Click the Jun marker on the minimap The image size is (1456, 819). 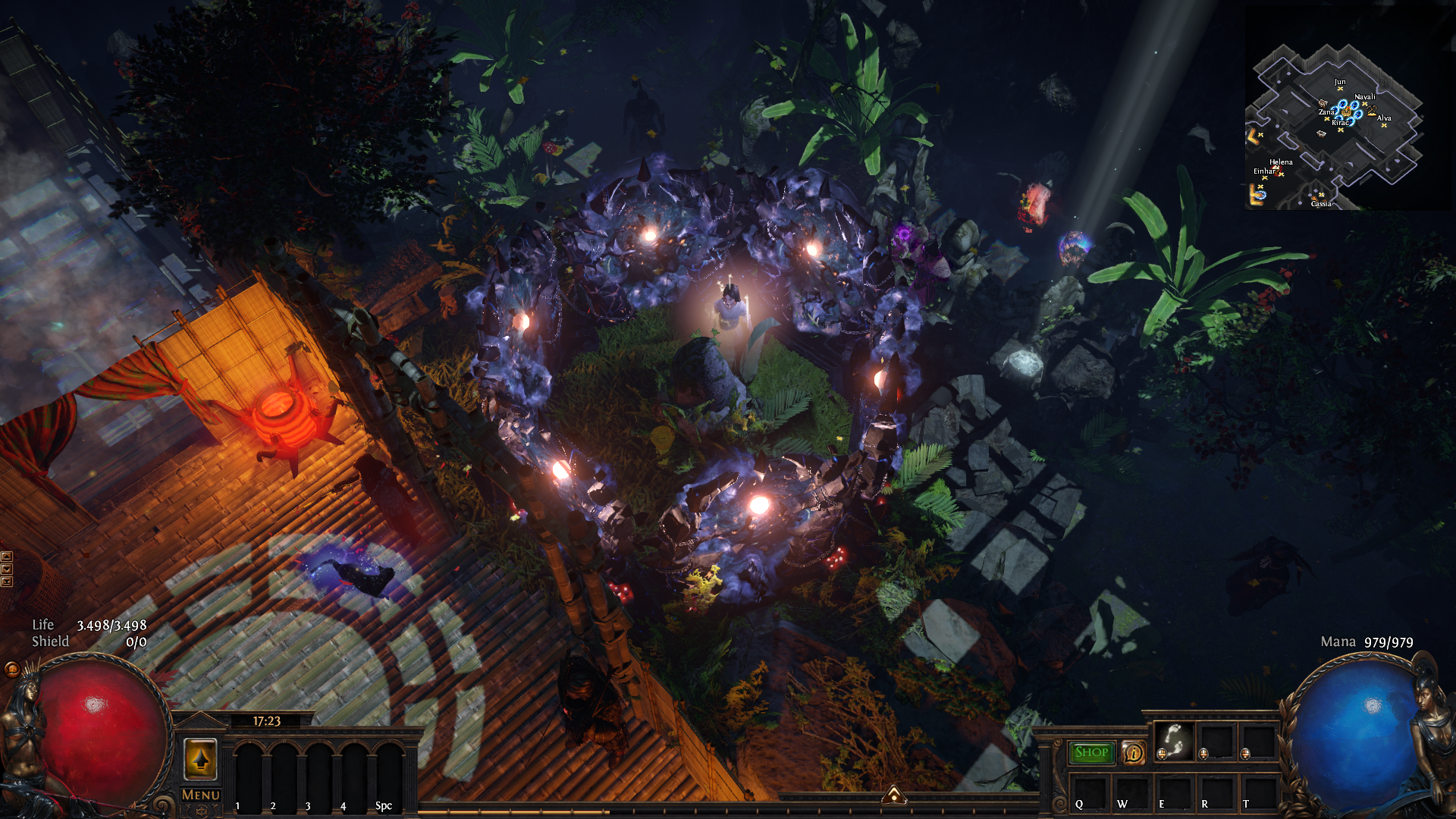[x=1340, y=88]
